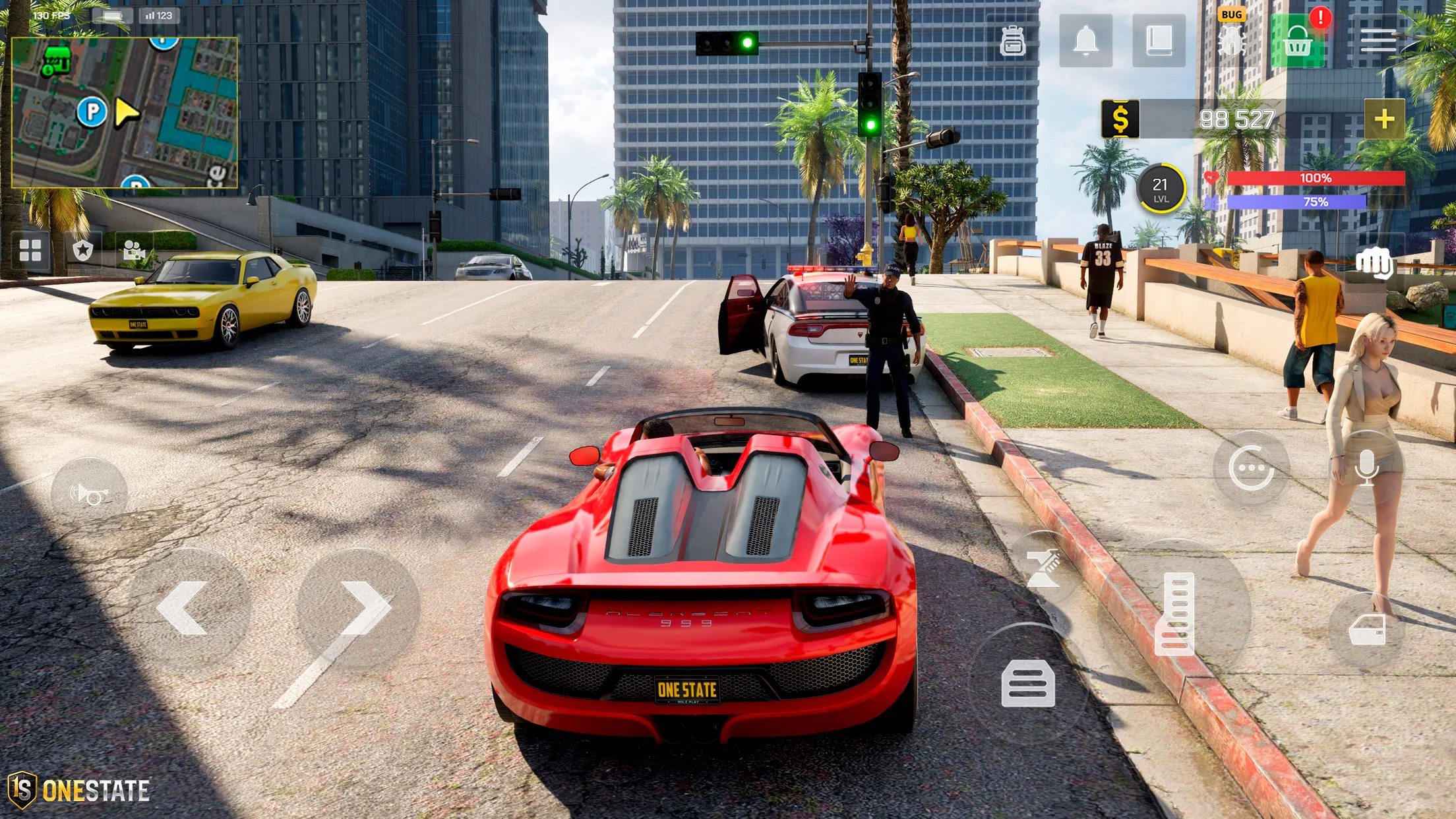Open the journal book icon

(x=1159, y=41)
